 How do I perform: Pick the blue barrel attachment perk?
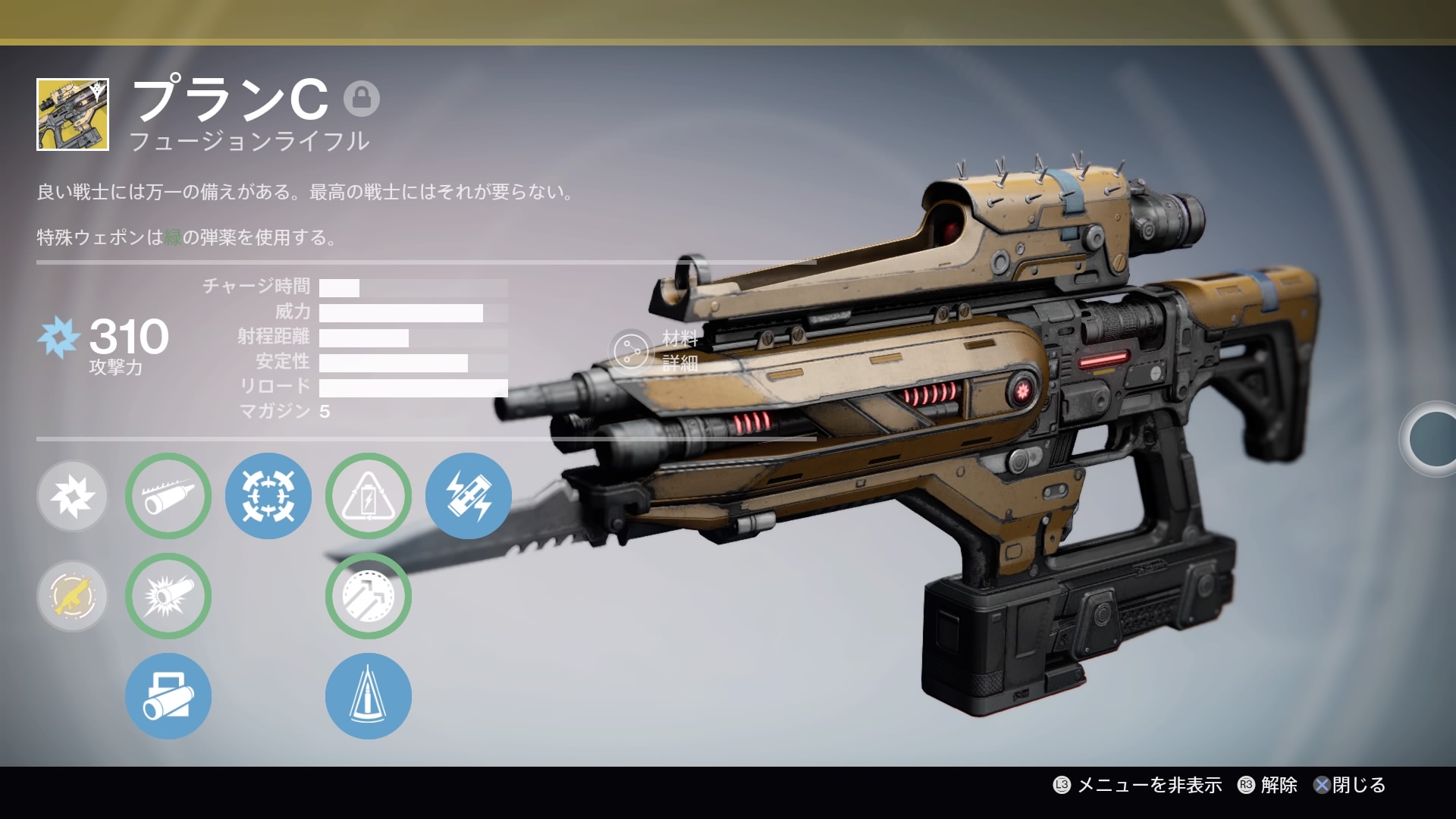(x=168, y=696)
